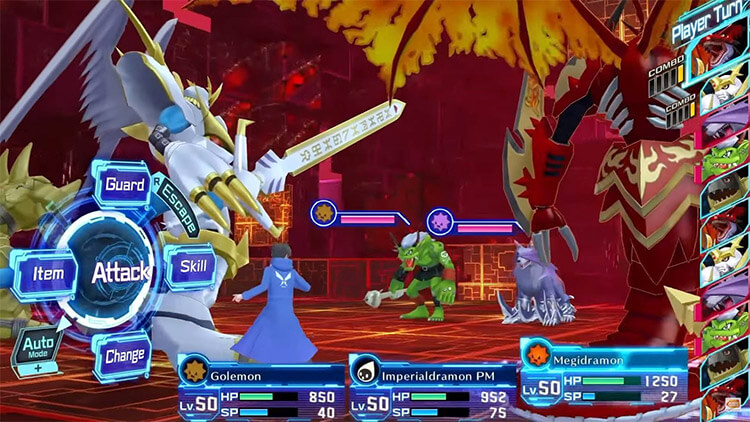Select Golemon's status panel

260,385
